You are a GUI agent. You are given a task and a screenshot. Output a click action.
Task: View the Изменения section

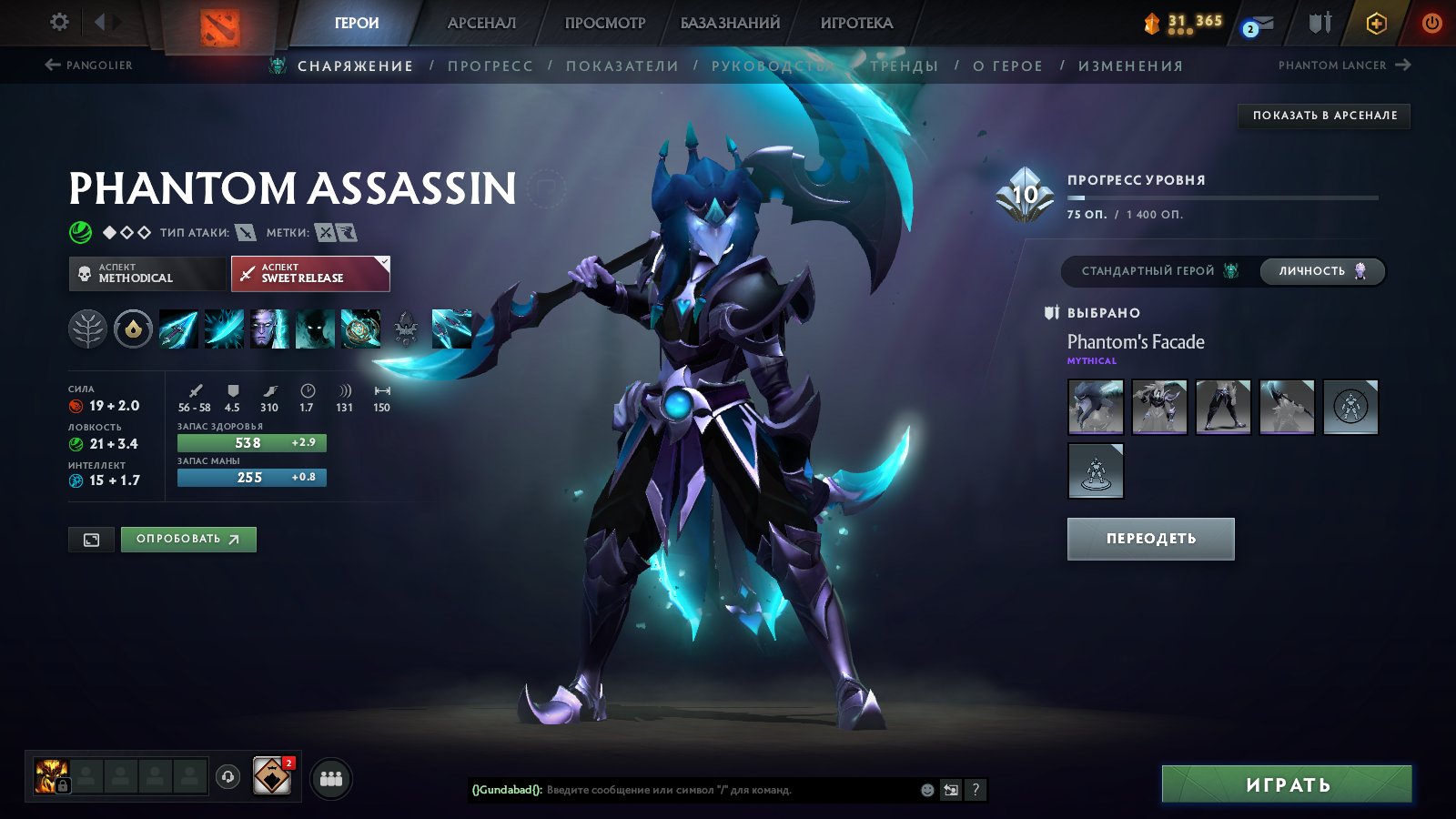click(1130, 66)
